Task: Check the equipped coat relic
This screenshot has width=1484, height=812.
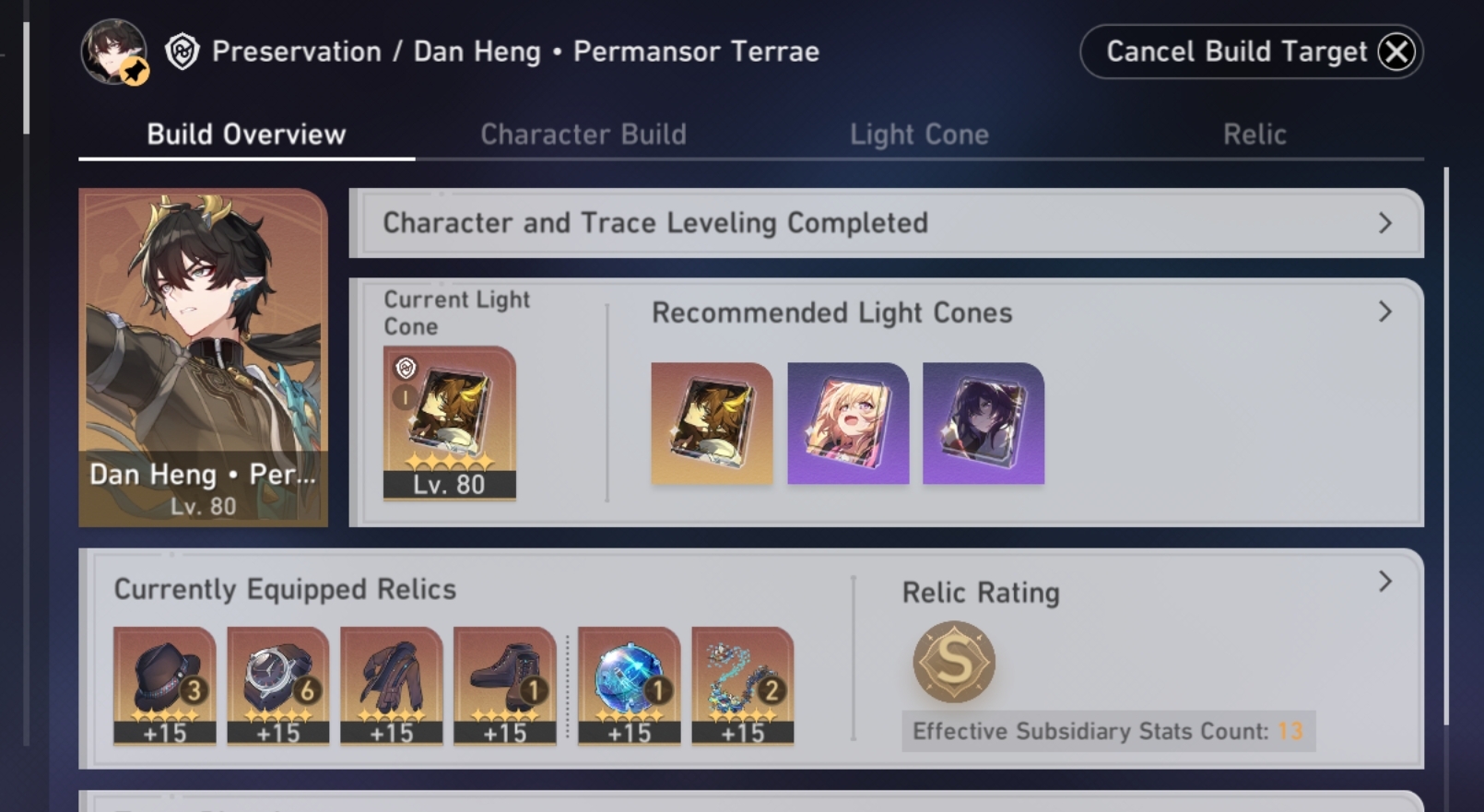Action: pyautogui.click(x=392, y=685)
